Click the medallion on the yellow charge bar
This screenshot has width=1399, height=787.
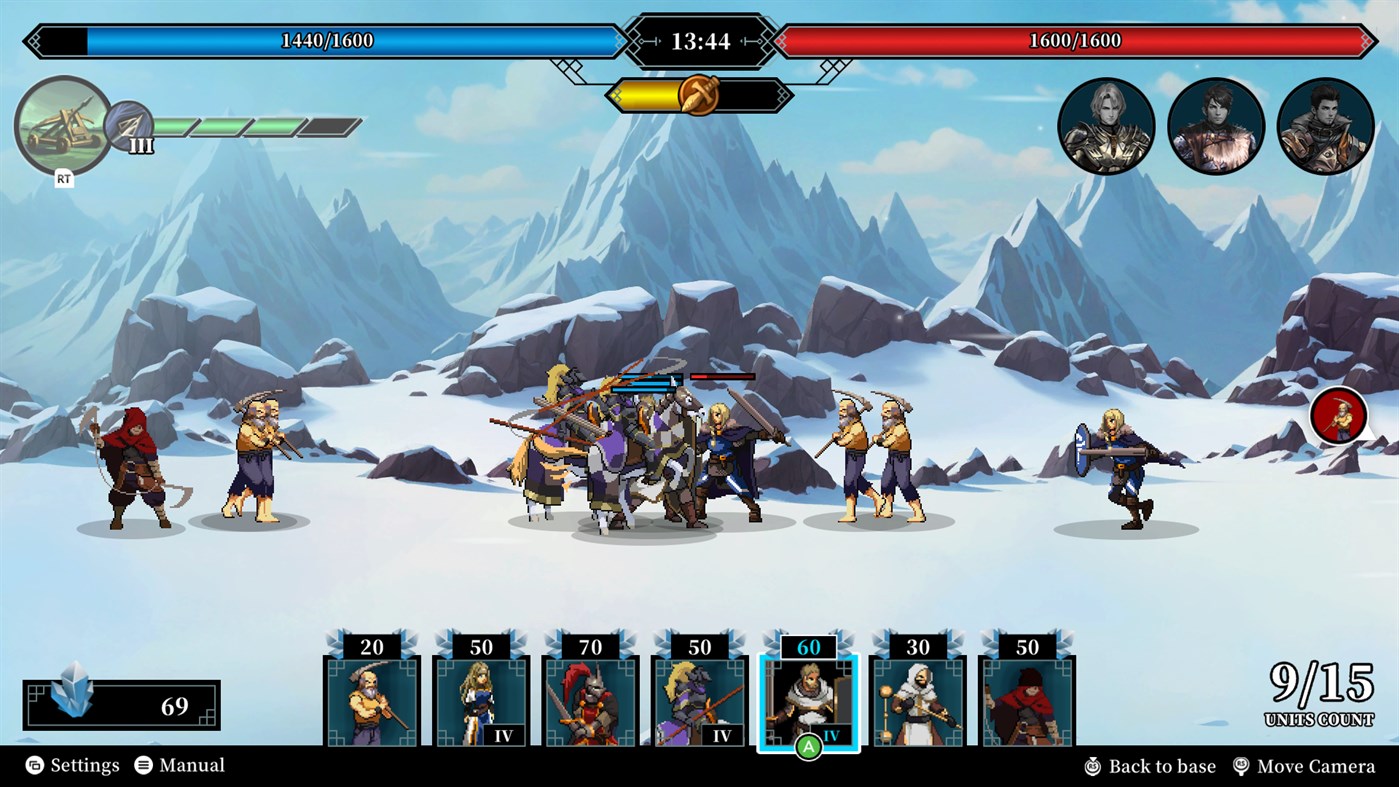click(700, 97)
